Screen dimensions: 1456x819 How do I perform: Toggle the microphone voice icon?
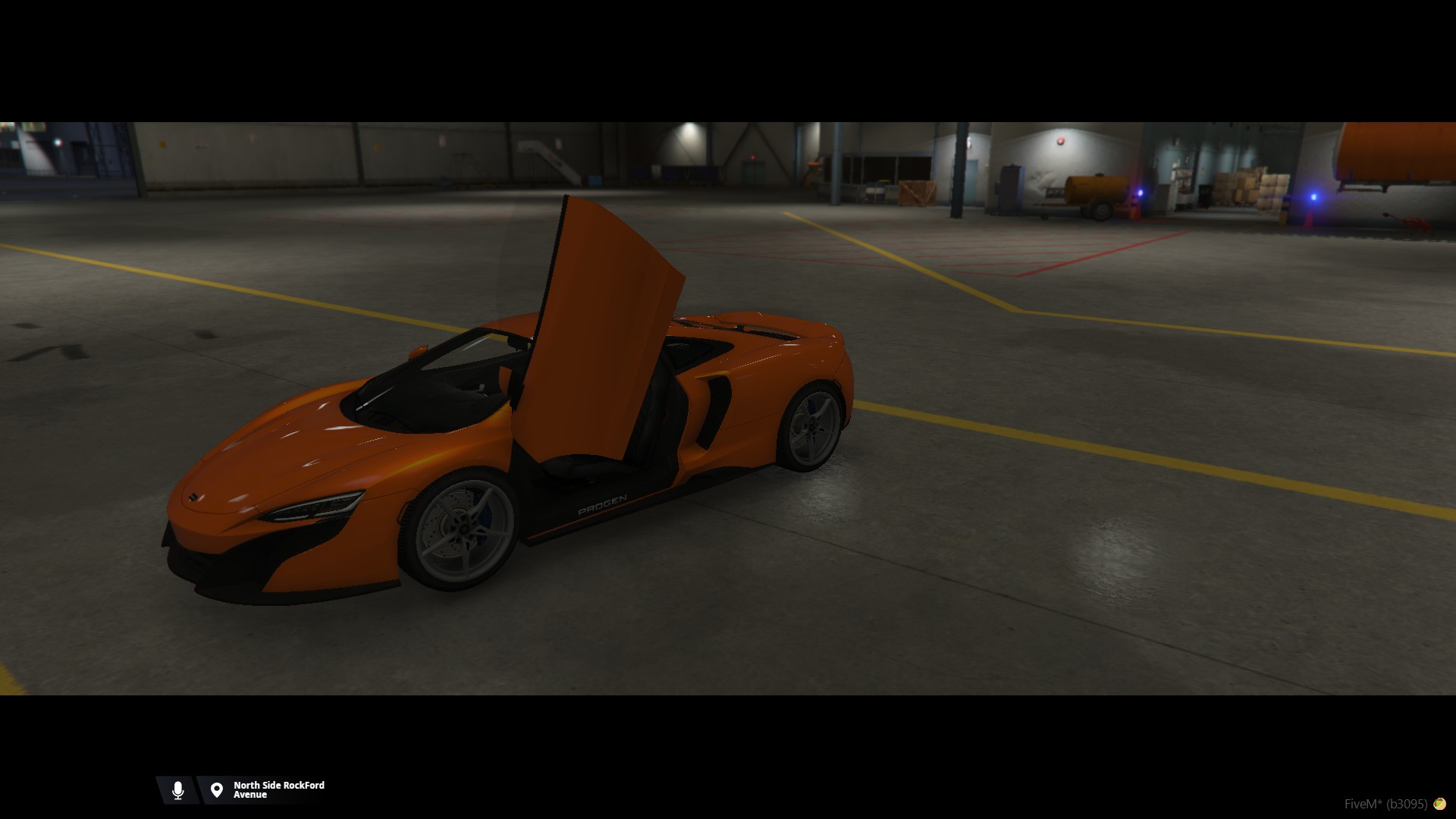tap(178, 790)
